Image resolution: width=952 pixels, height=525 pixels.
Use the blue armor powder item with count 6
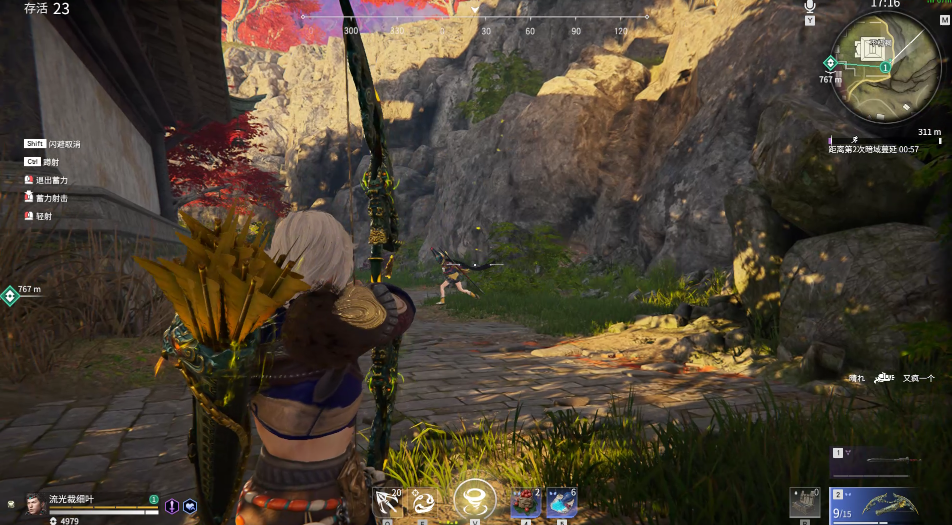561,502
